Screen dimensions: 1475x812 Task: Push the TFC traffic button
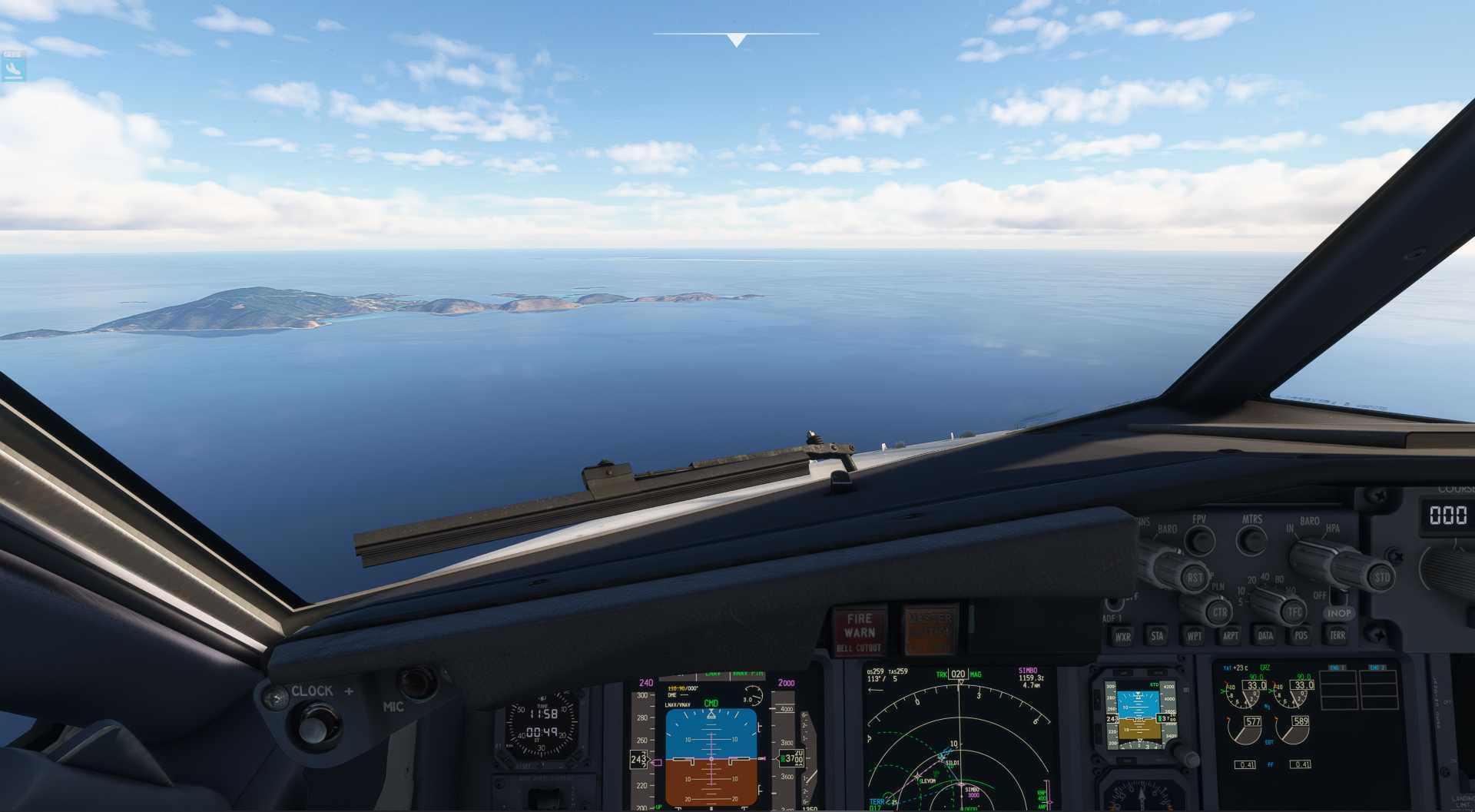coord(1294,612)
